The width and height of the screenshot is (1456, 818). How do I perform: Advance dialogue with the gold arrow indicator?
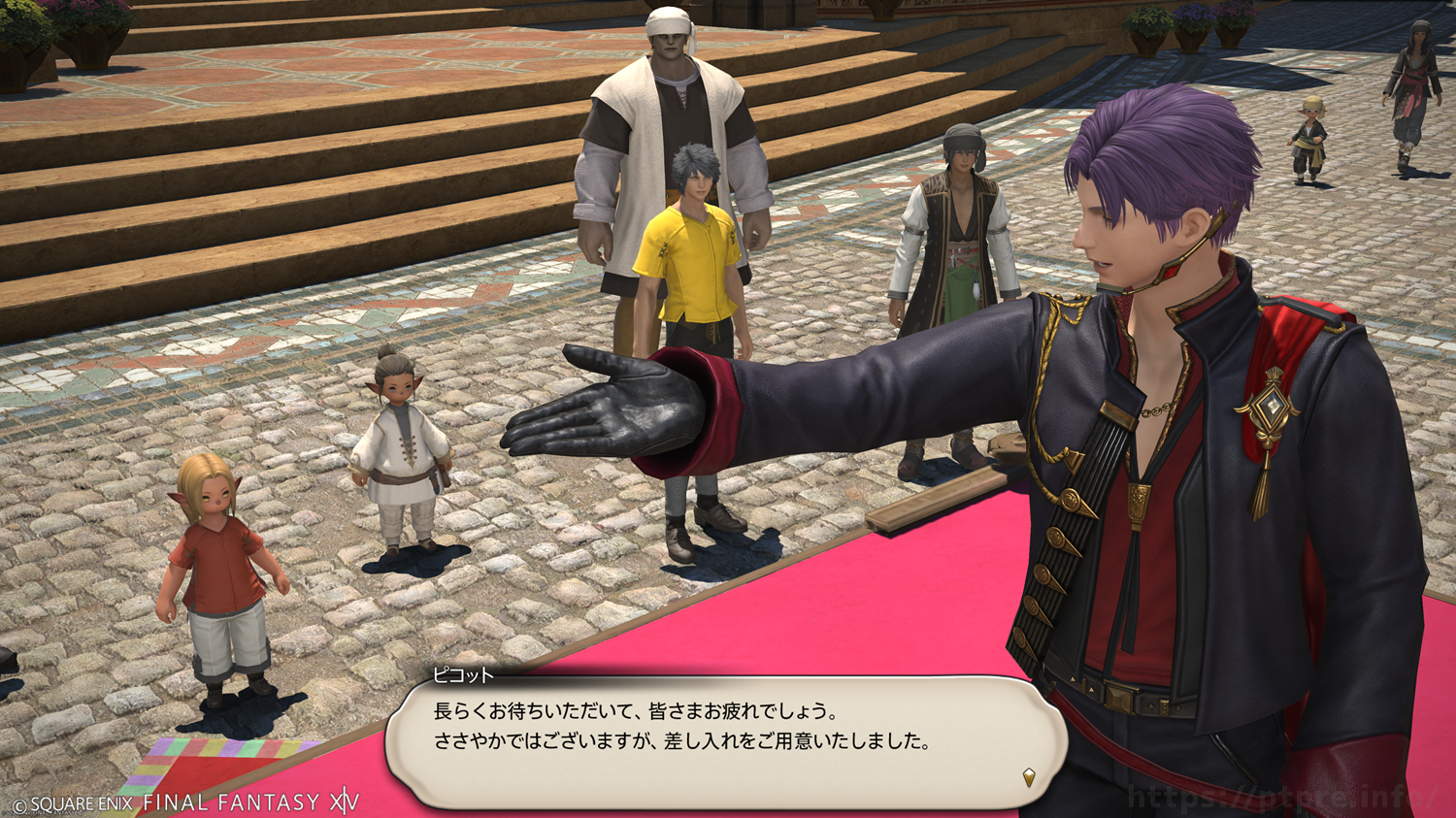point(1028,776)
